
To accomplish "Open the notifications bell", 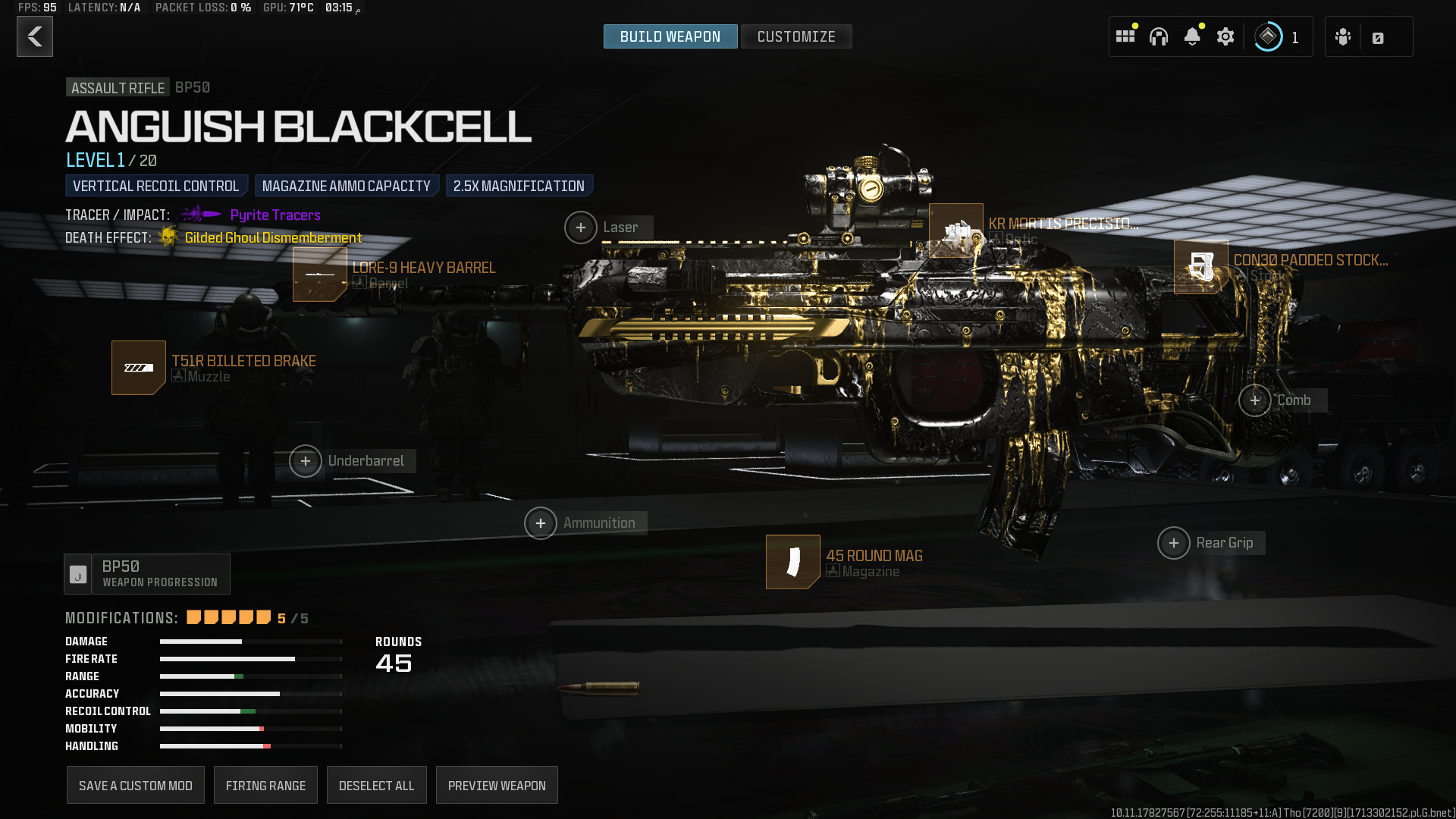I will [x=1192, y=36].
